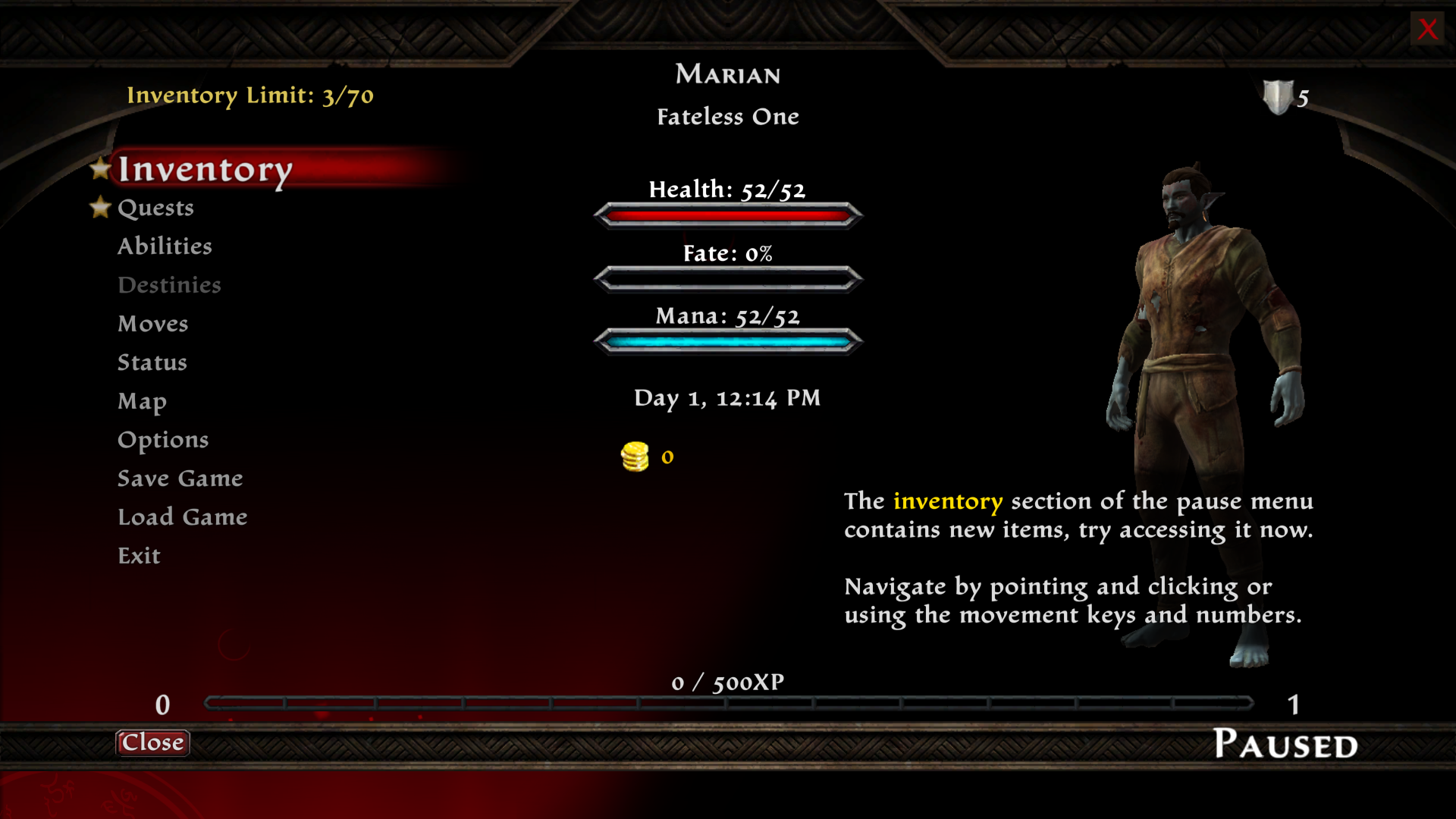Choose the Destinies menu entry
This screenshot has width=1456, height=819.
pyautogui.click(x=169, y=285)
